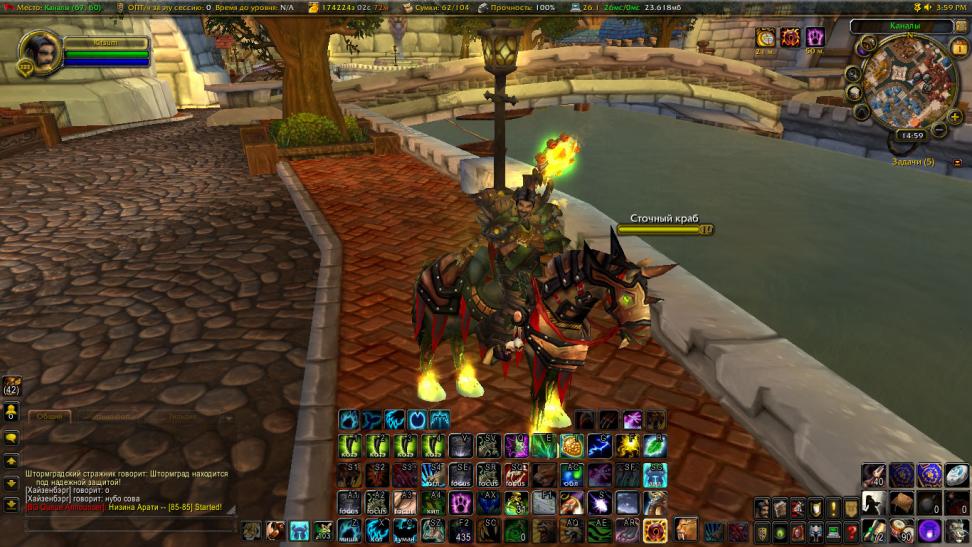This screenshot has width=972, height=547.
Task: Switch to the Общий chat tab
Action: pos(48,416)
